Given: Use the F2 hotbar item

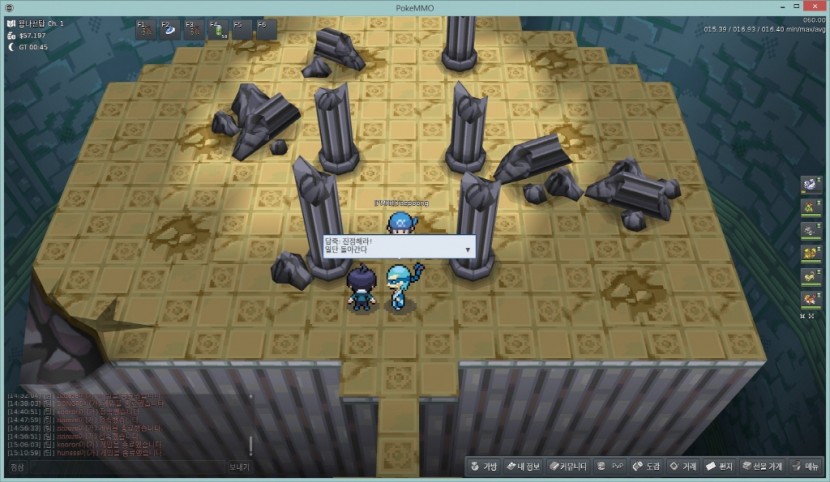Looking at the screenshot, I should tap(169, 29).
